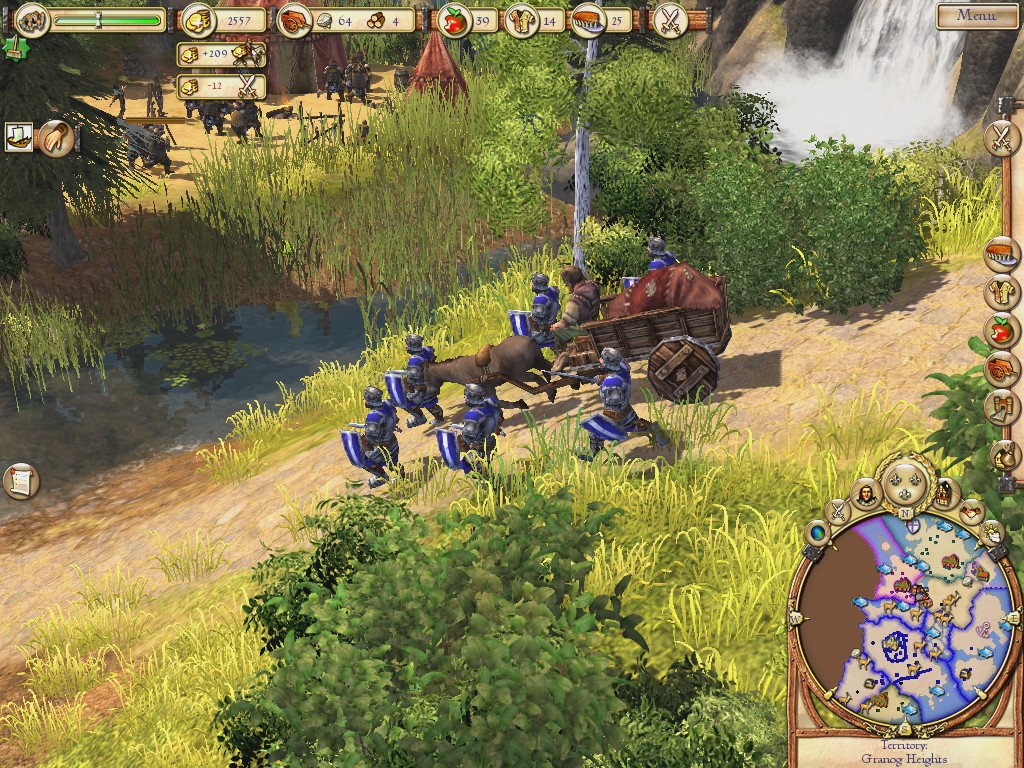Choose the brush cleanliness build category
The width and height of the screenshot is (1024, 768).
[x=1000, y=253]
